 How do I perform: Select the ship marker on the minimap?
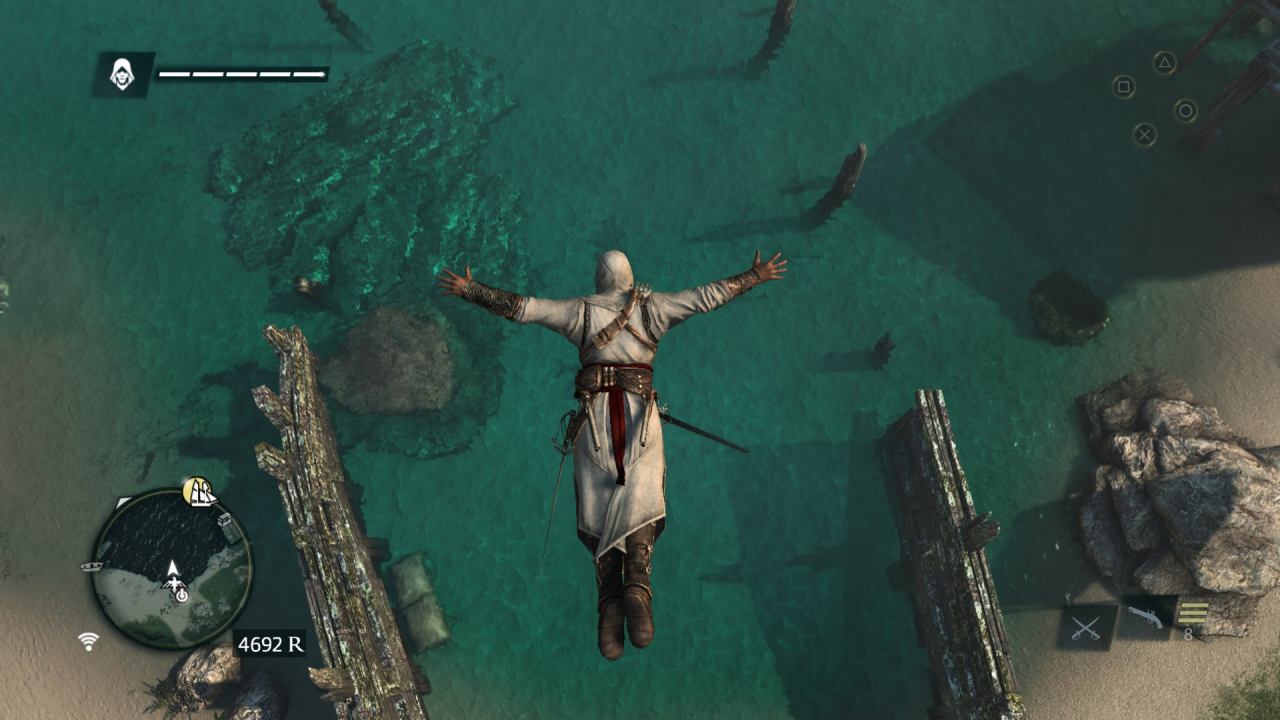(200, 492)
